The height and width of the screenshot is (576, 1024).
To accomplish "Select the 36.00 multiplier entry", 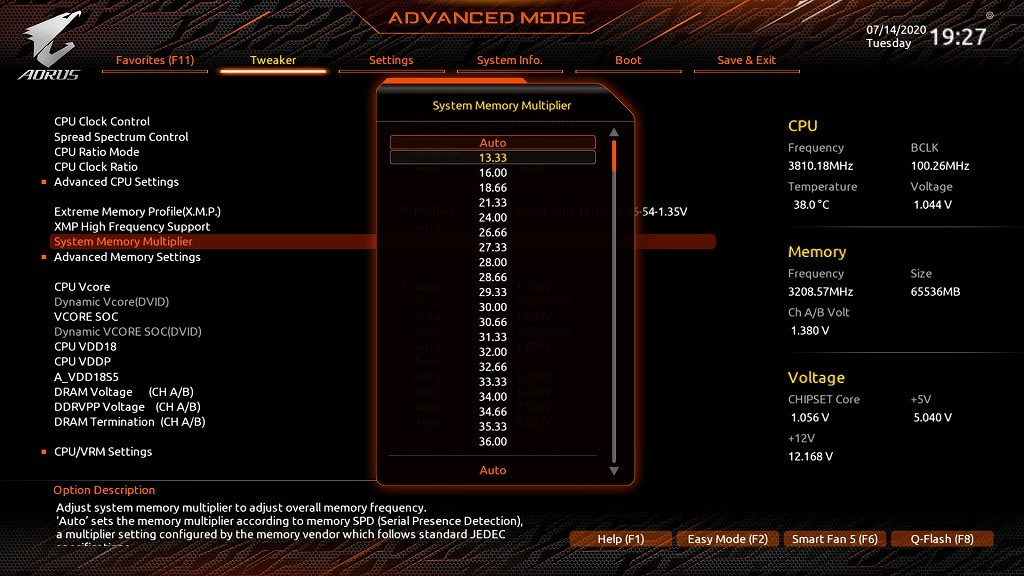I will (493, 442).
